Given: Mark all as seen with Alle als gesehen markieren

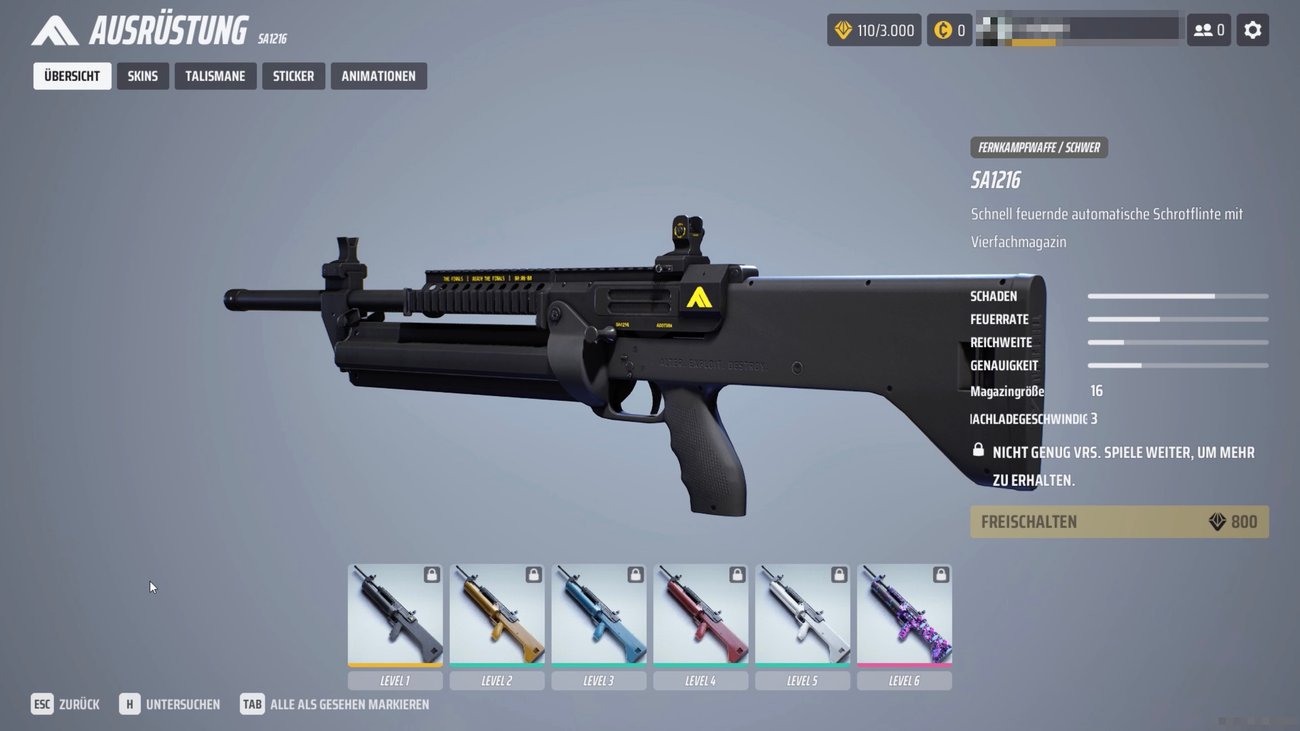Looking at the screenshot, I should tap(335, 704).
